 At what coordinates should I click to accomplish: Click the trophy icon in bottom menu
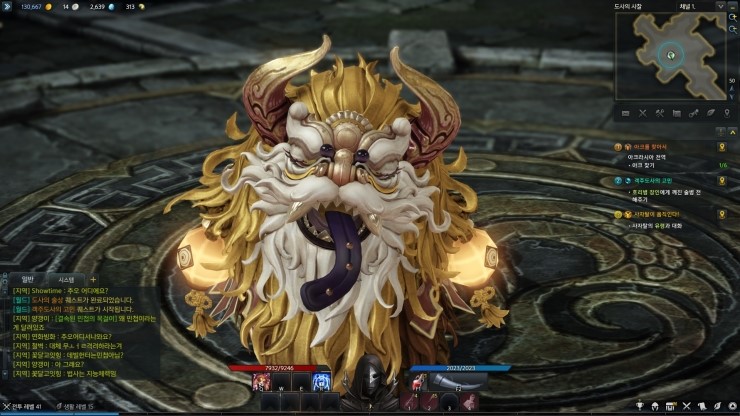pyautogui.click(x=641, y=407)
